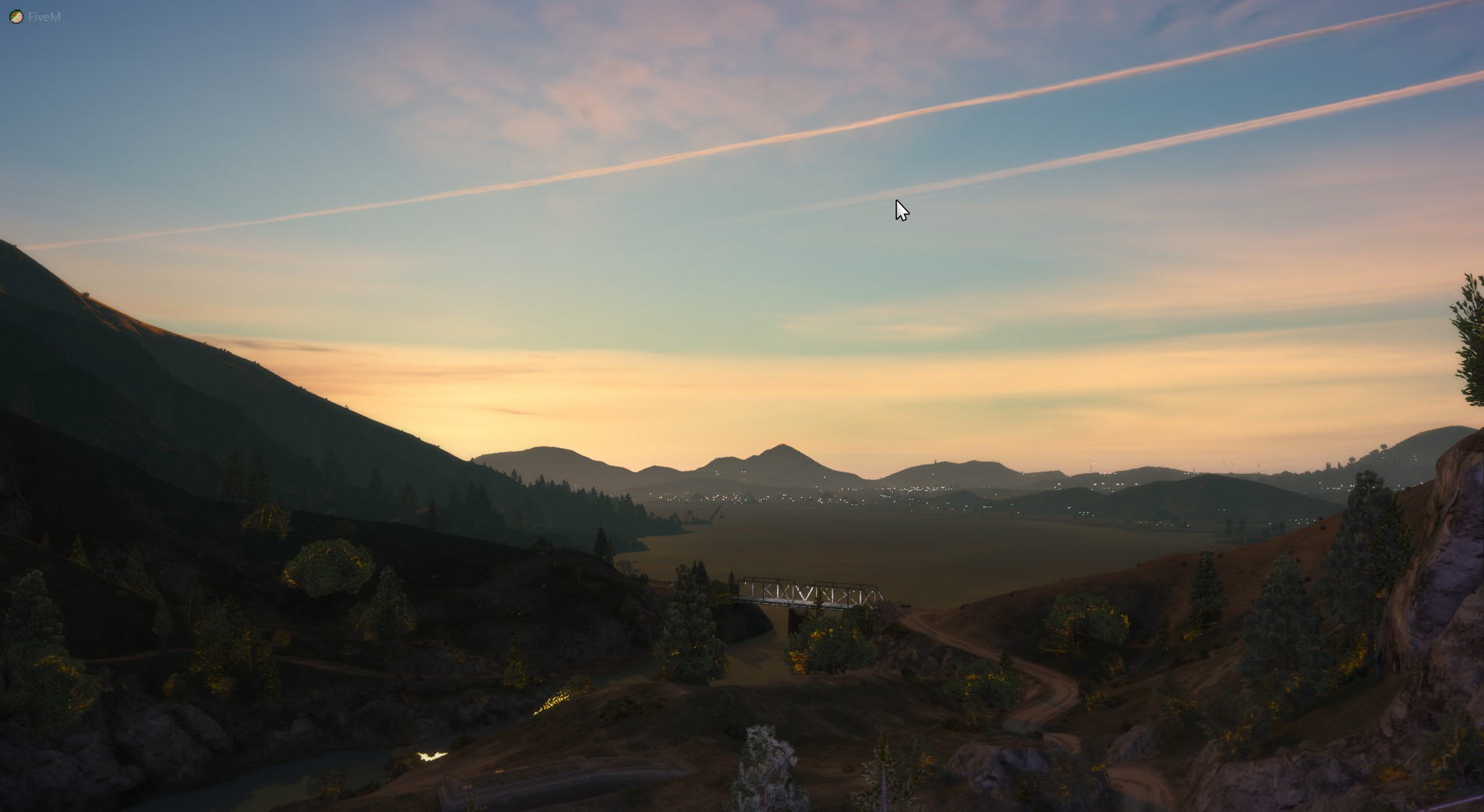This screenshot has height=812, width=1484.
Task: Click the FiveM logo icon
Action: click(x=16, y=16)
